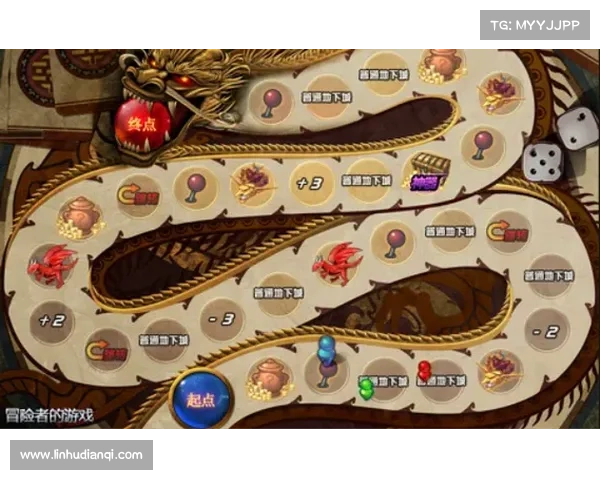The height and width of the screenshot is (480, 600).
Task: Click the dice showing three pips
Action: [577, 127]
